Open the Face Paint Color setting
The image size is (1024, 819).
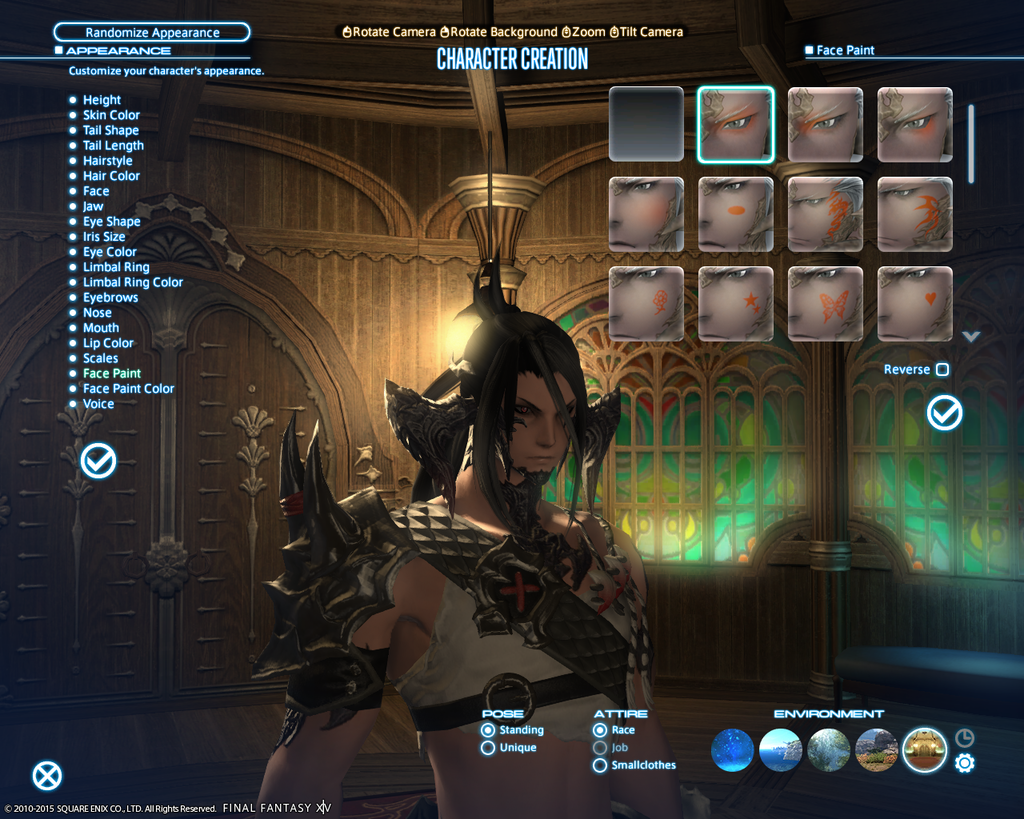[x=128, y=389]
